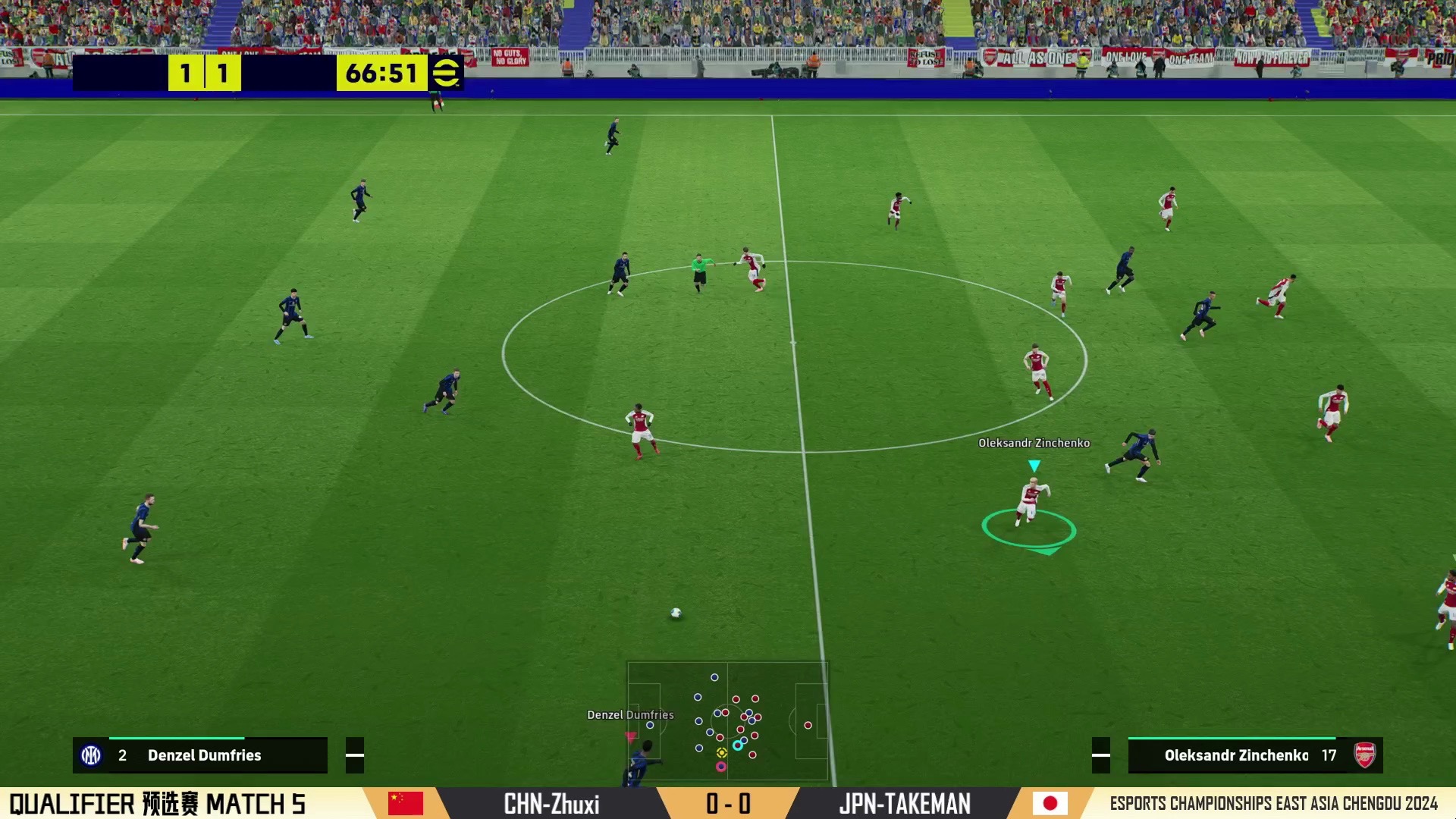Viewport: 1456px width, 819px height.
Task: Click the China flag in the broadcast bar
Action: point(406,803)
